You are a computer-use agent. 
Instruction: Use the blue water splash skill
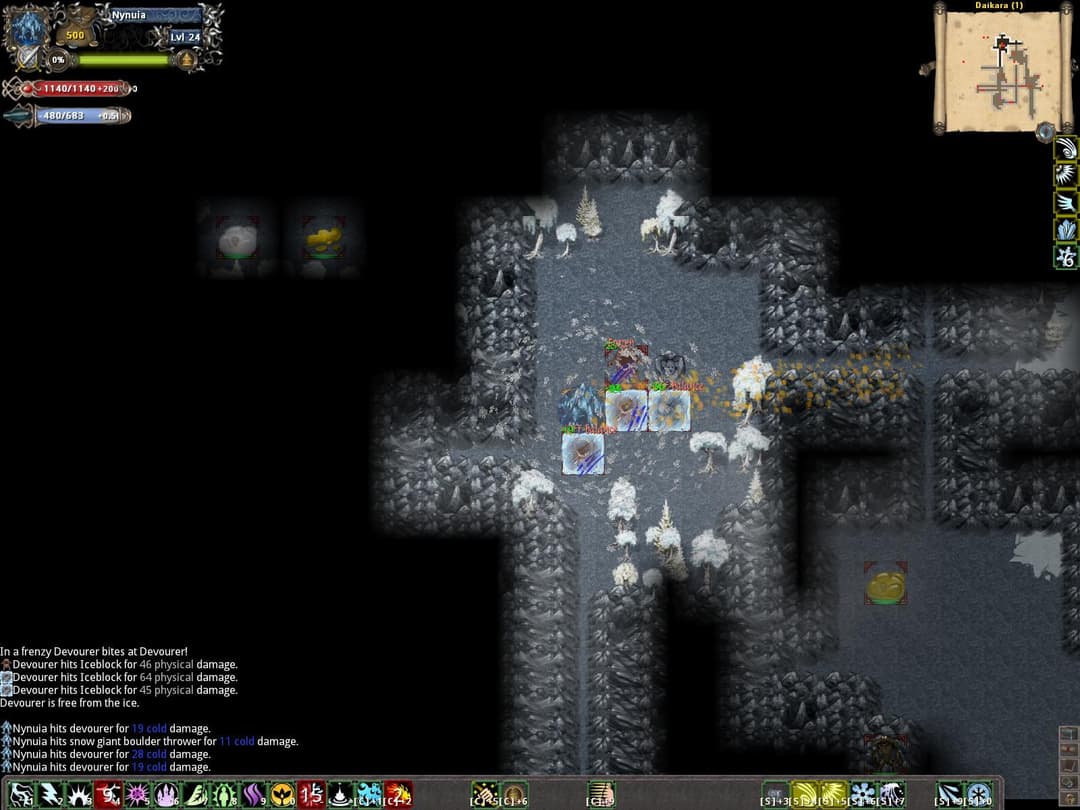click(369, 795)
